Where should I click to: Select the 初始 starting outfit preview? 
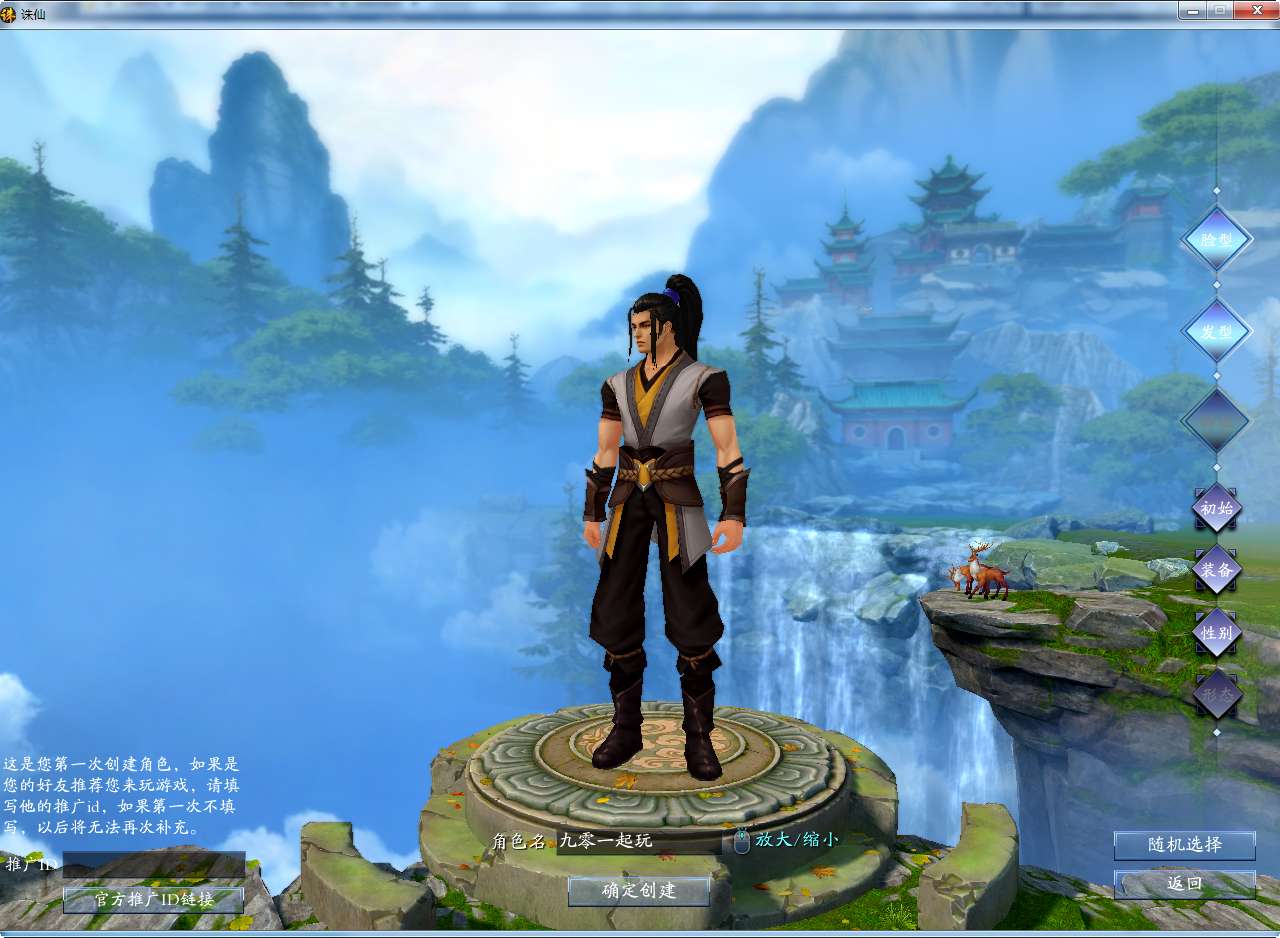point(1216,508)
